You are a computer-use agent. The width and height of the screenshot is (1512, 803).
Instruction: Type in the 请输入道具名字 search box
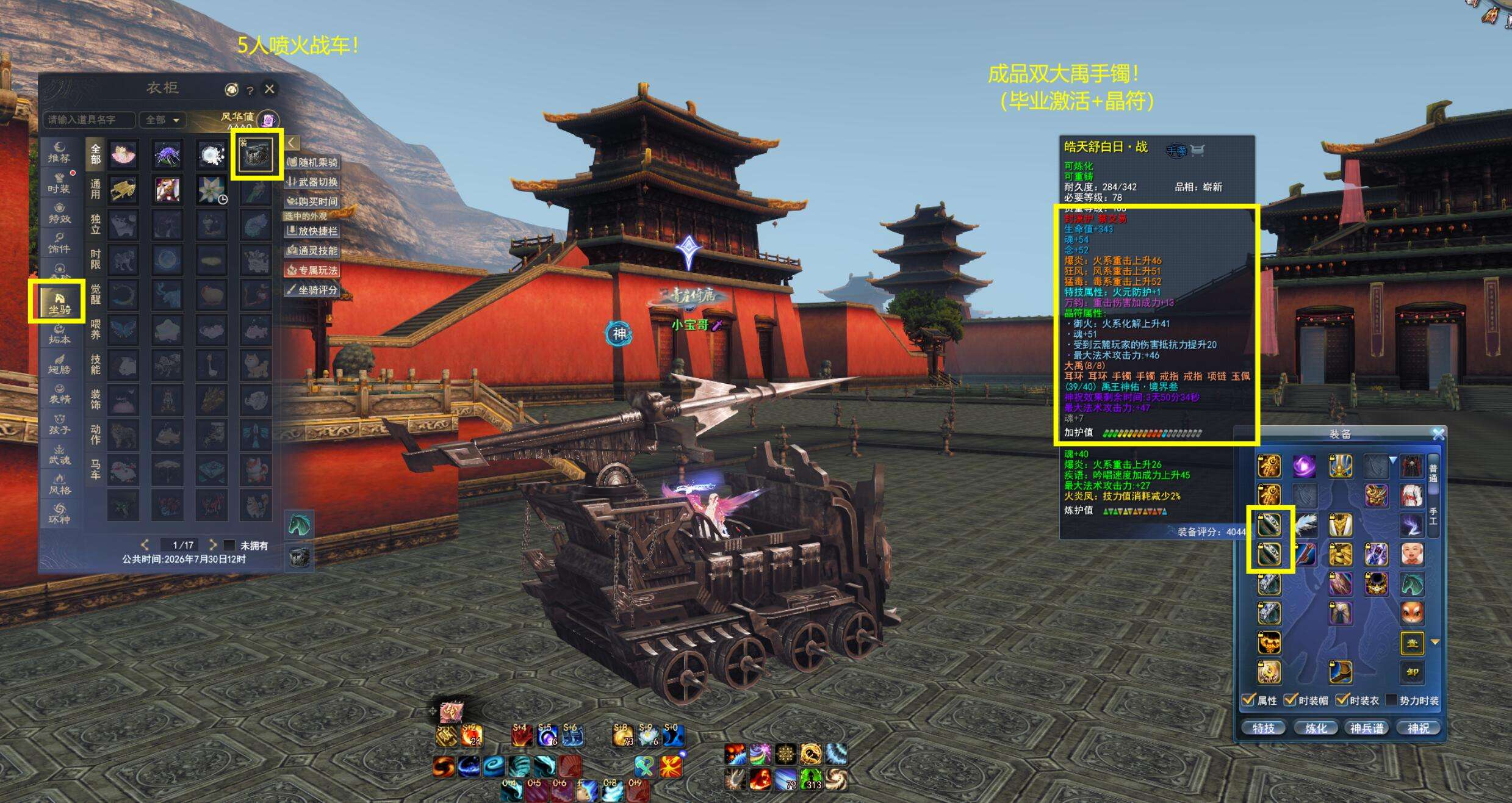point(89,120)
